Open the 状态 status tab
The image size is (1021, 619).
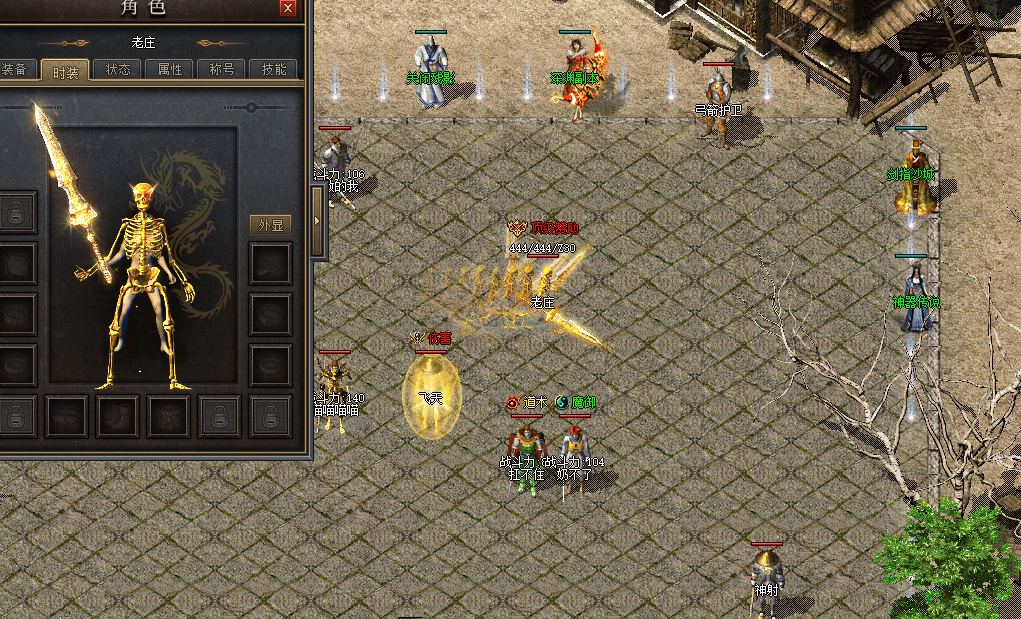pyautogui.click(x=118, y=70)
